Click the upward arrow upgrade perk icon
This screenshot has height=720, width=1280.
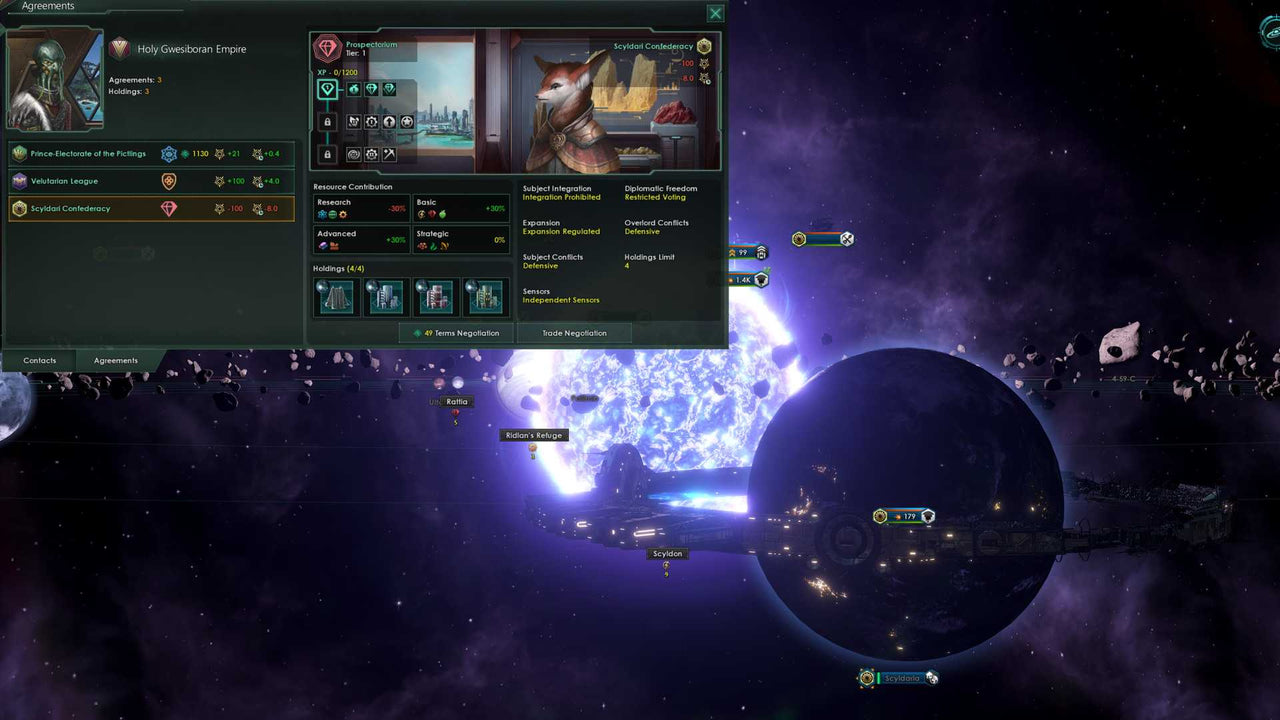coord(389,121)
